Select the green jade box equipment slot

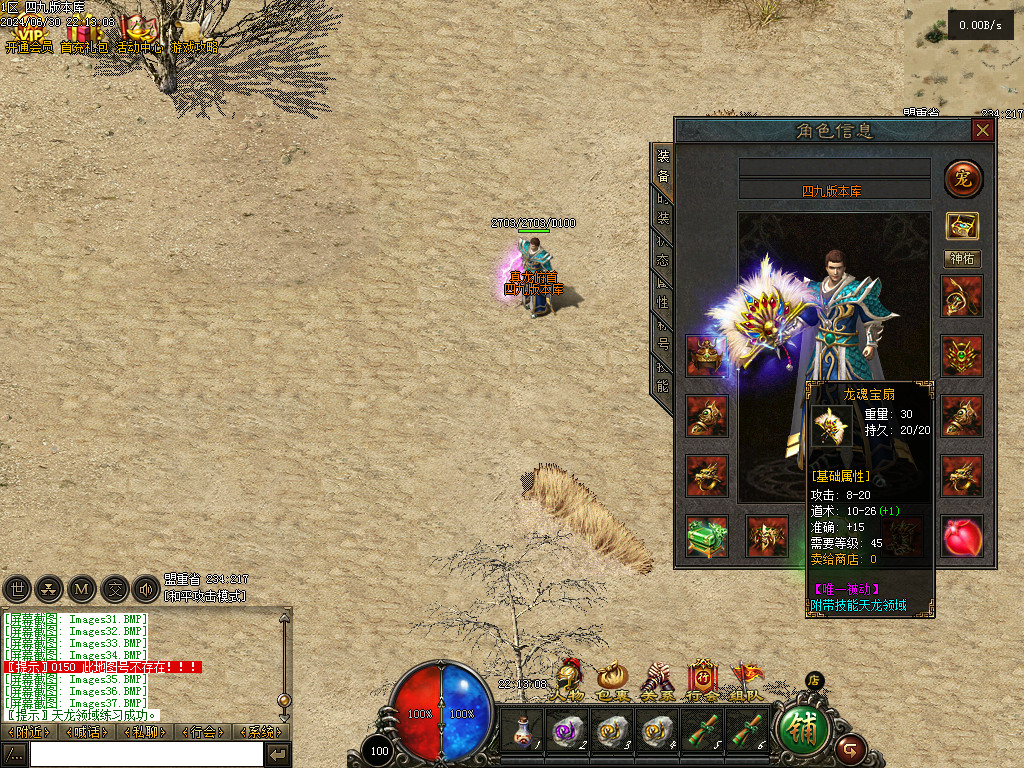click(x=707, y=537)
